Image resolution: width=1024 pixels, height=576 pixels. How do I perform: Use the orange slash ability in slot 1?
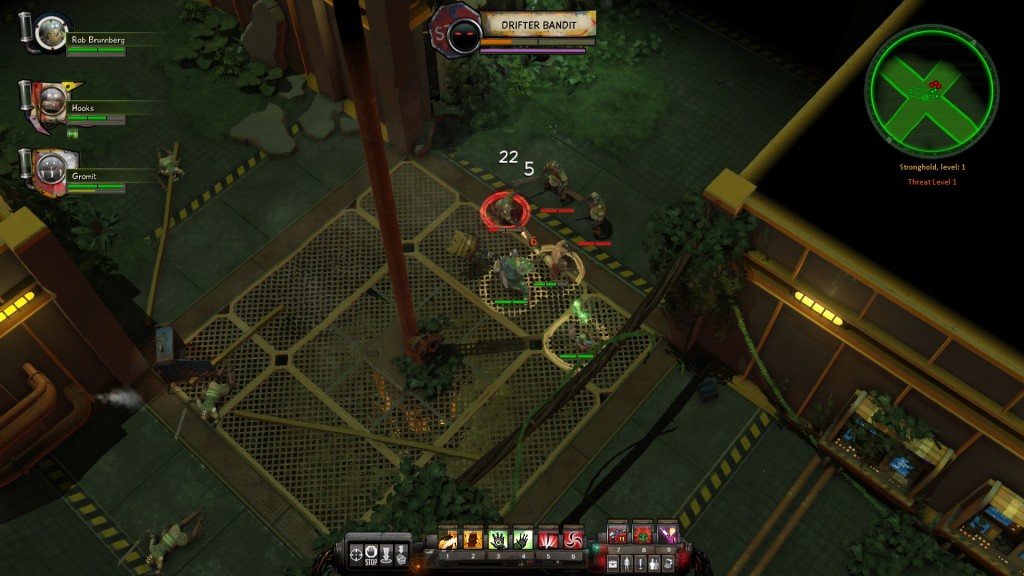tap(449, 539)
